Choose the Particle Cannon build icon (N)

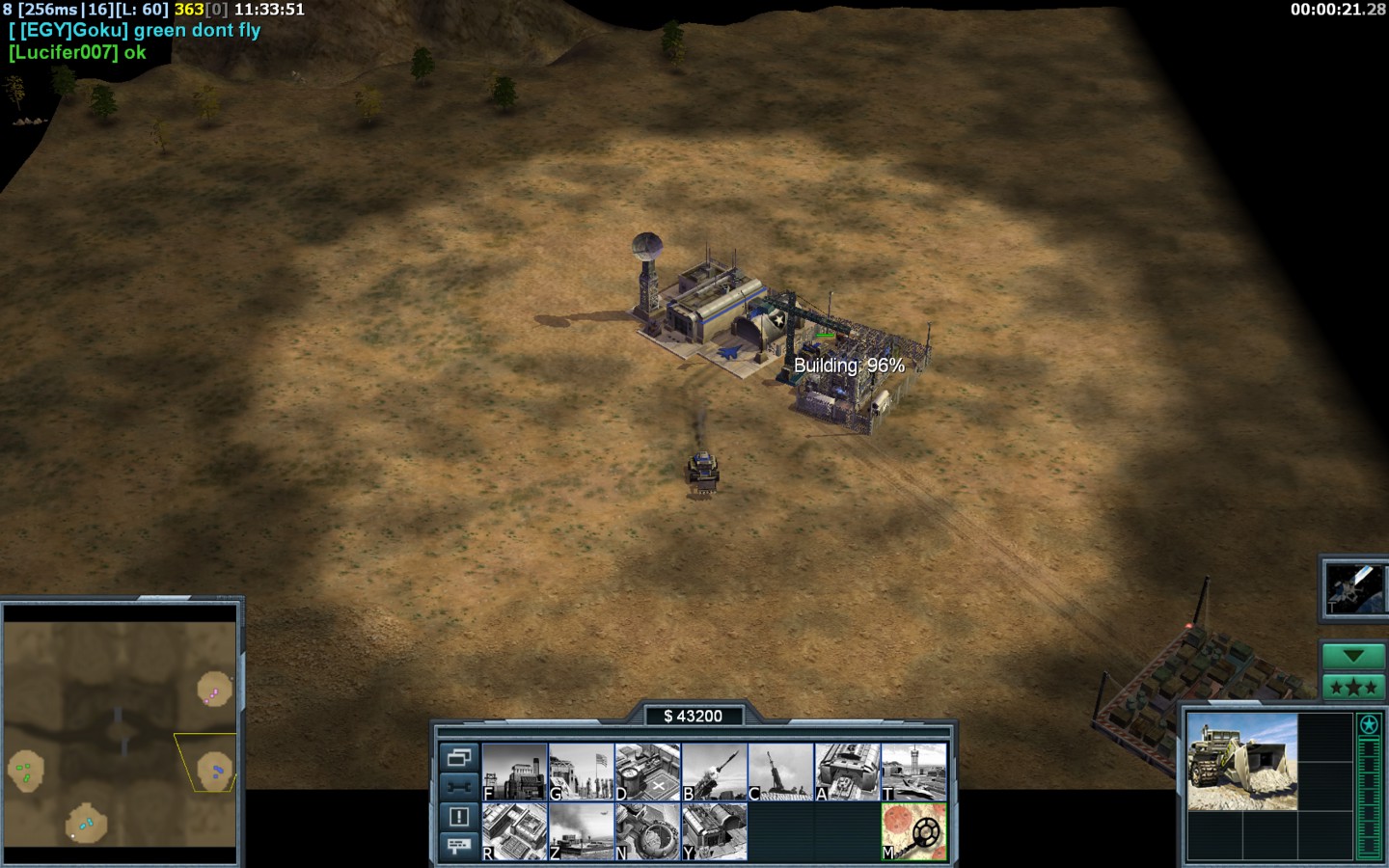[x=648, y=831]
